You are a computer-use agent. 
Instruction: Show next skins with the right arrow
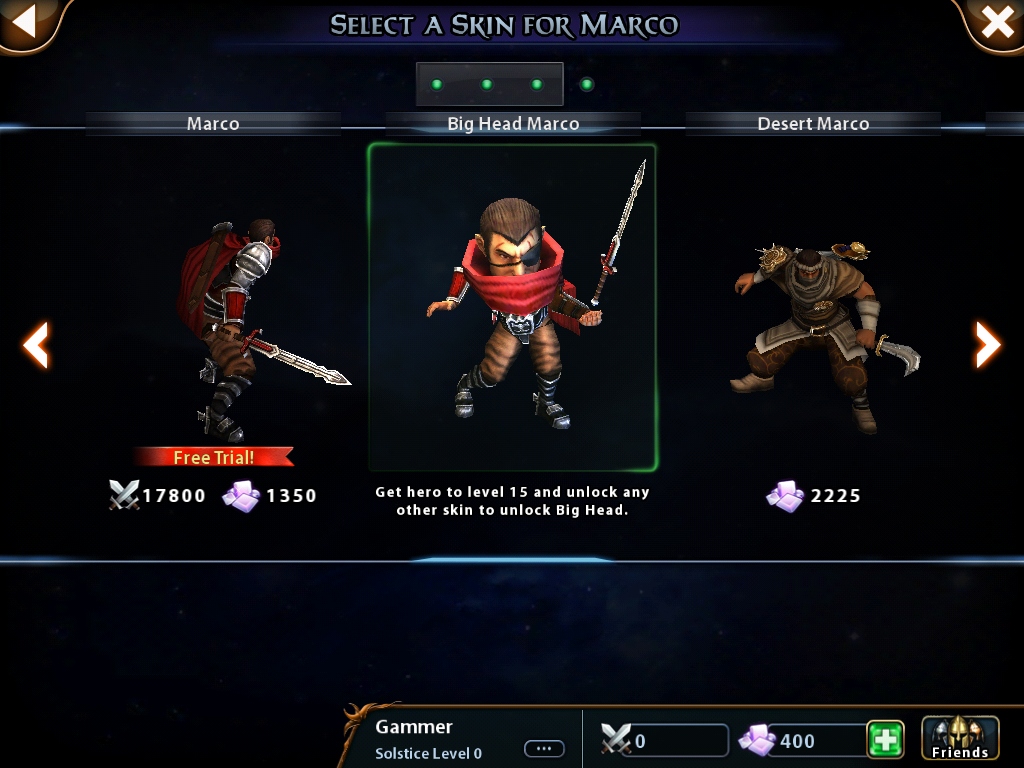pyautogui.click(x=987, y=345)
